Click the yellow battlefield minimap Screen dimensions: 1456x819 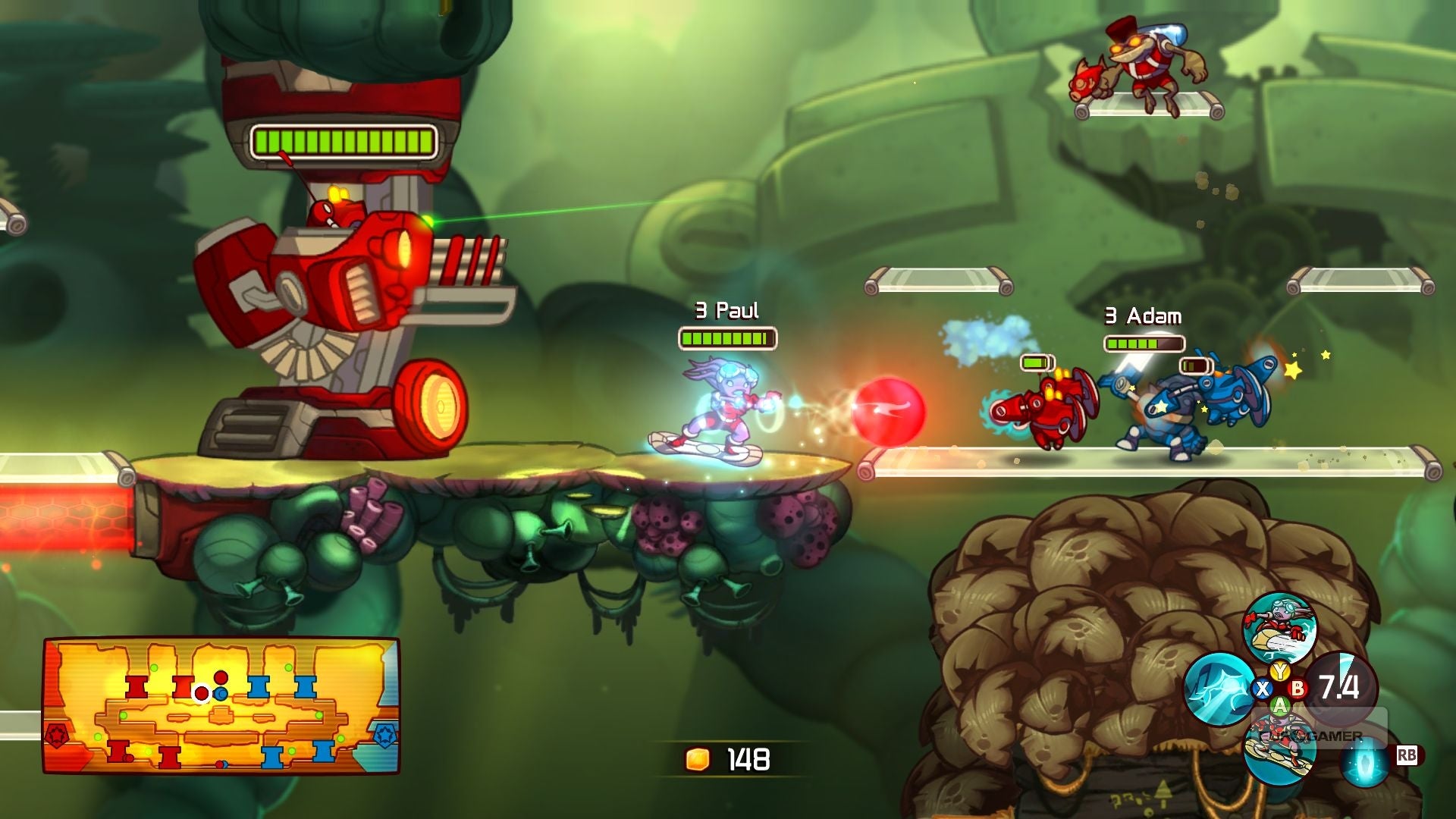[x=221, y=705]
